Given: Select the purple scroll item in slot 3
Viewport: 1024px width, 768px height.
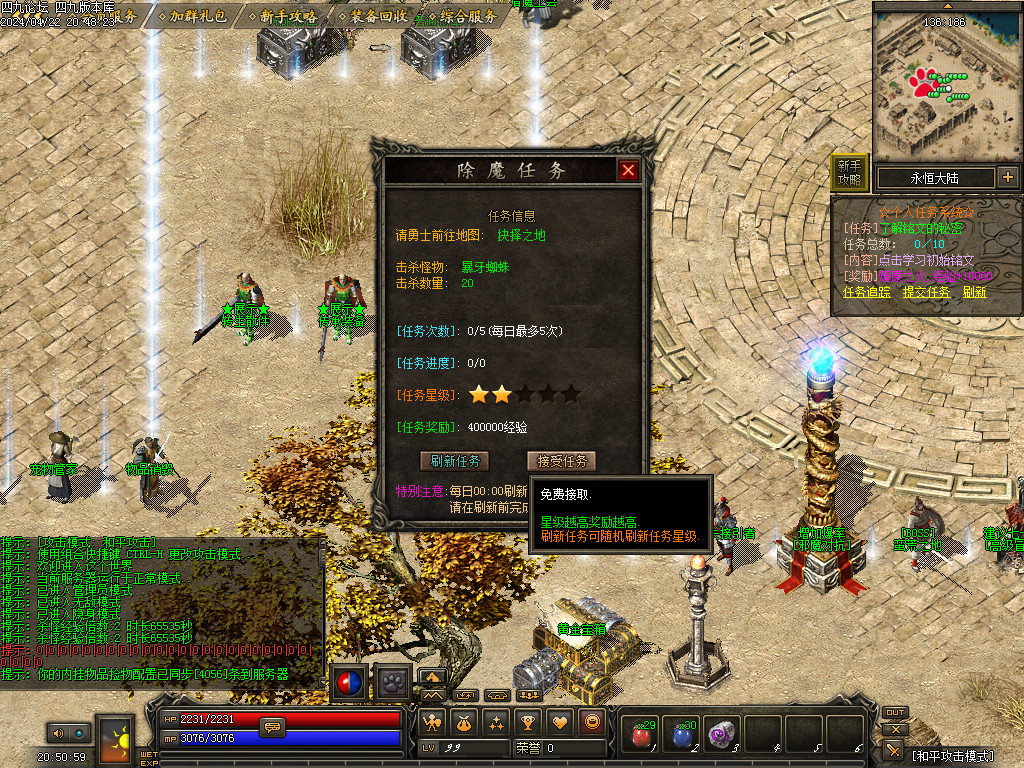Looking at the screenshot, I should tap(722, 735).
